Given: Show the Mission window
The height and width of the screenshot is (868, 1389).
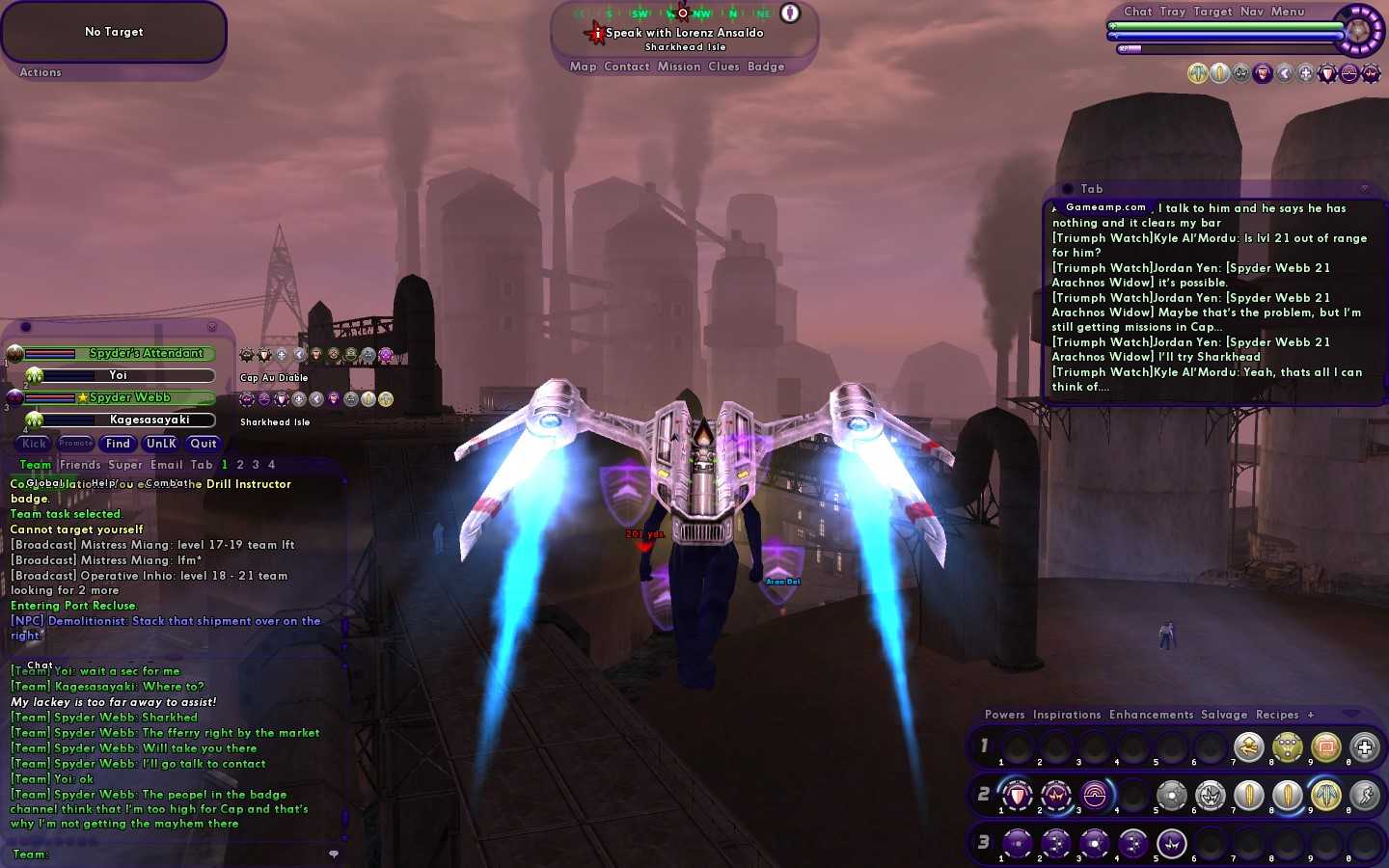Looking at the screenshot, I should (x=679, y=67).
